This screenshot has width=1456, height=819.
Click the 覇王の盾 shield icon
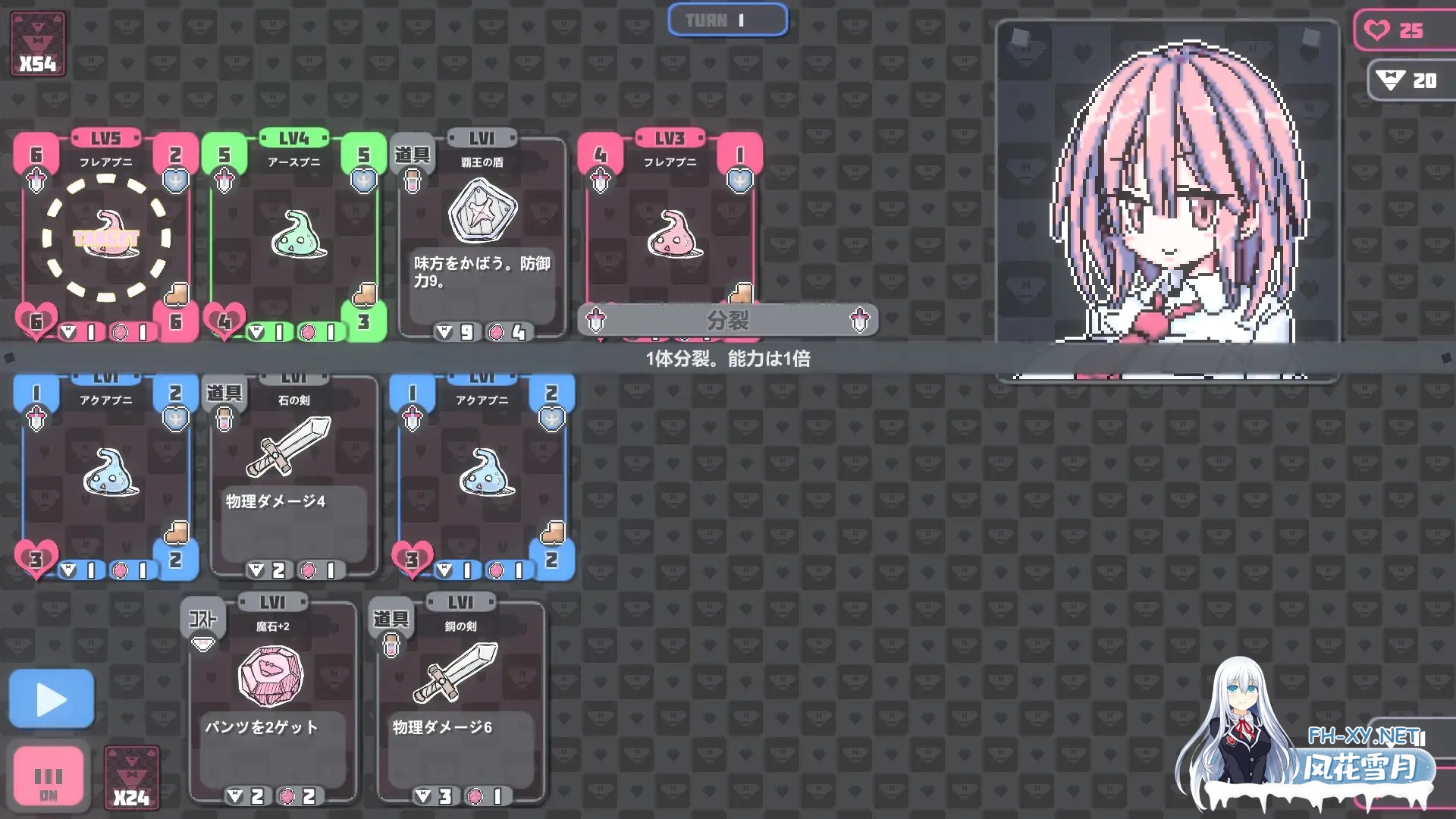coord(480,212)
